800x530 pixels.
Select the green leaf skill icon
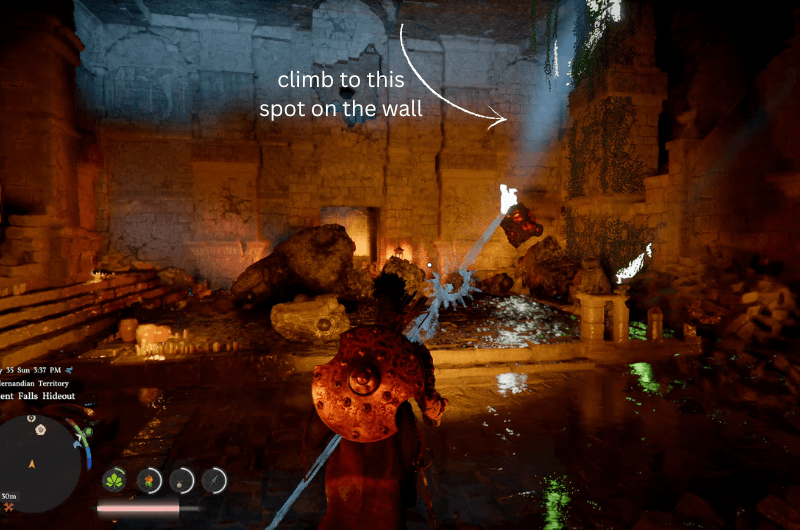click(116, 480)
